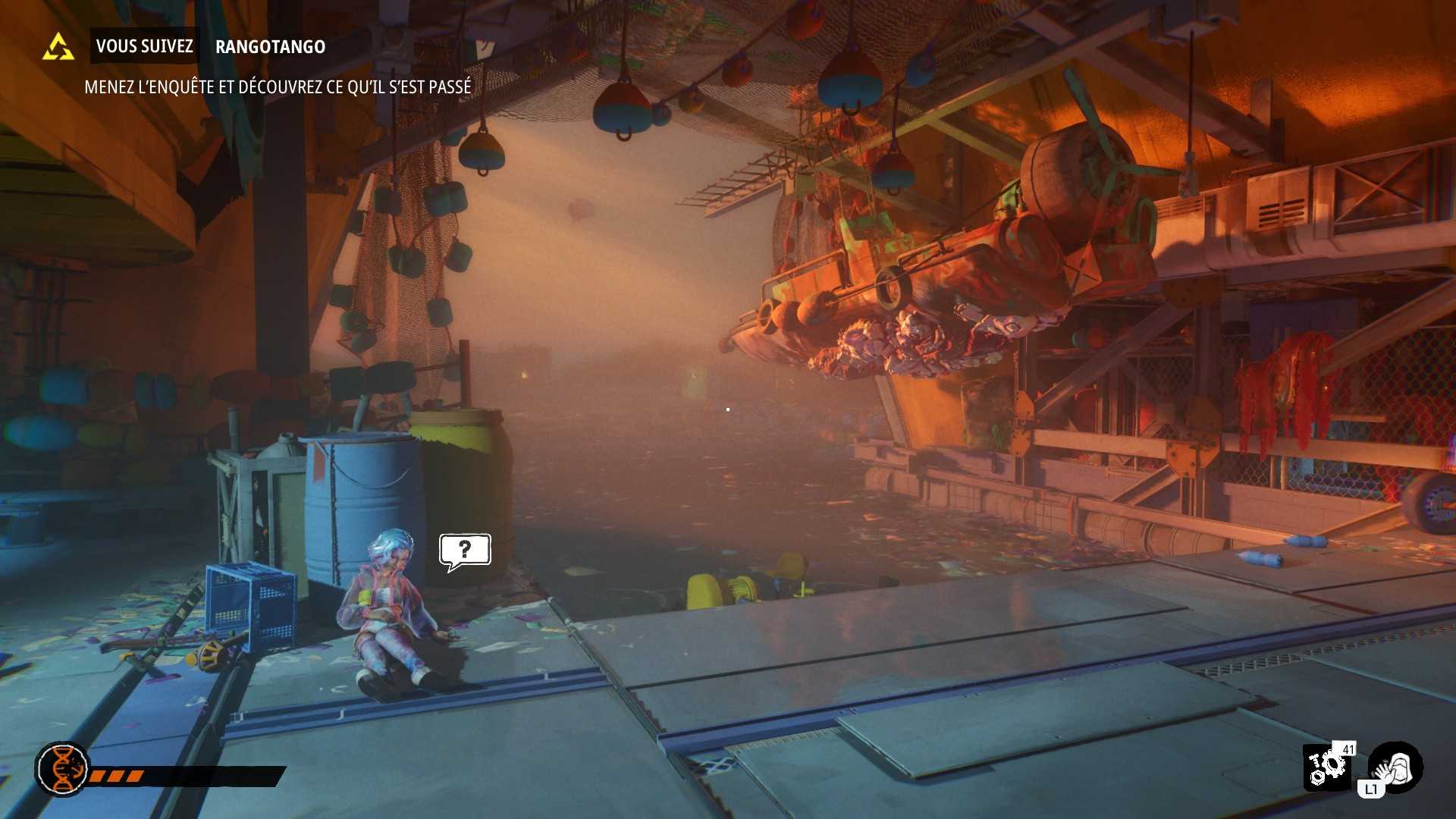Select the gears and nut parts icon
Viewport: 1456px width, 819px height.
click(x=1326, y=767)
